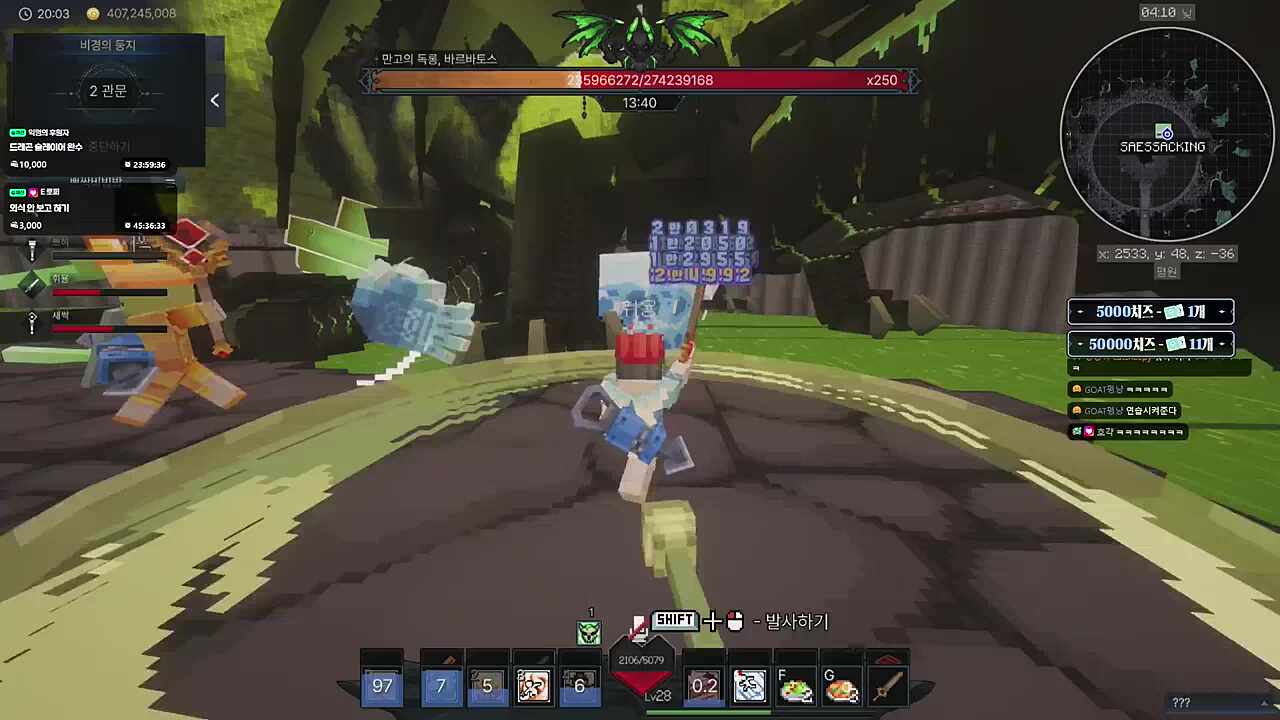The width and height of the screenshot is (1280, 720).
Task: Select the 2 관문 stage emblem
Action: pos(108,92)
